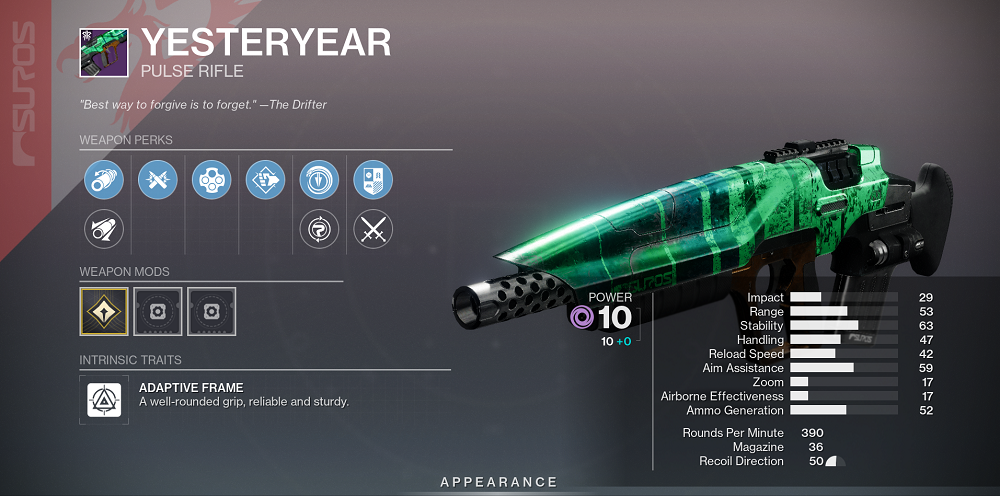Select the top barrel perk icon
Viewport: 1000px width, 496px height.
[x=103, y=179]
